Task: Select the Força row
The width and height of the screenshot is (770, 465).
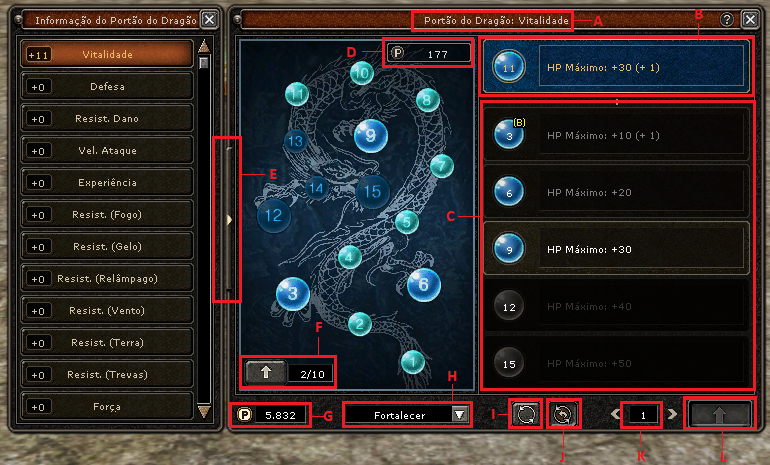Action: click(x=106, y=407)
